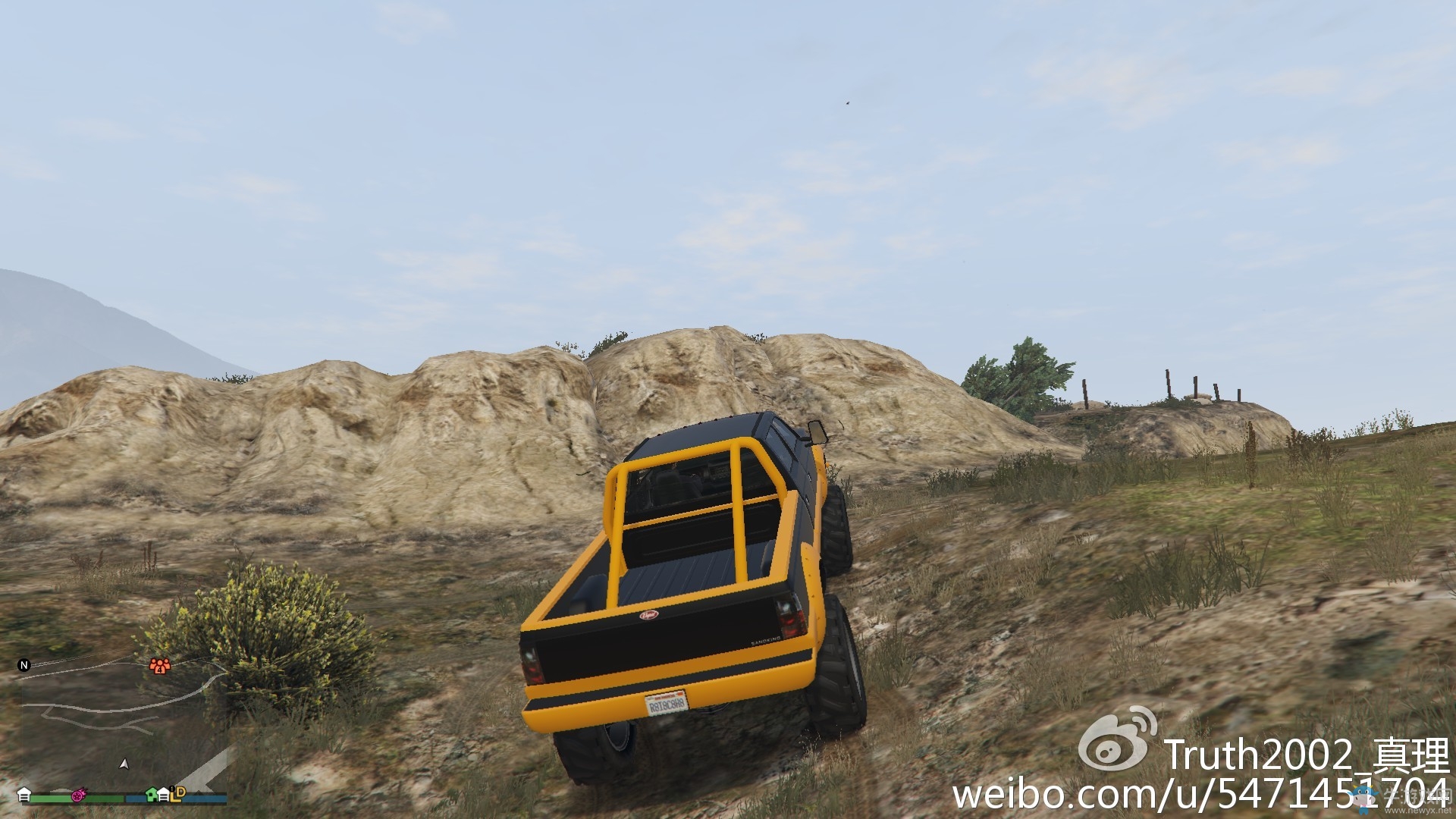Select the orange group marker showing 4
The height and width of the screenshot is (819, 1456).
(x=160, y=666)
